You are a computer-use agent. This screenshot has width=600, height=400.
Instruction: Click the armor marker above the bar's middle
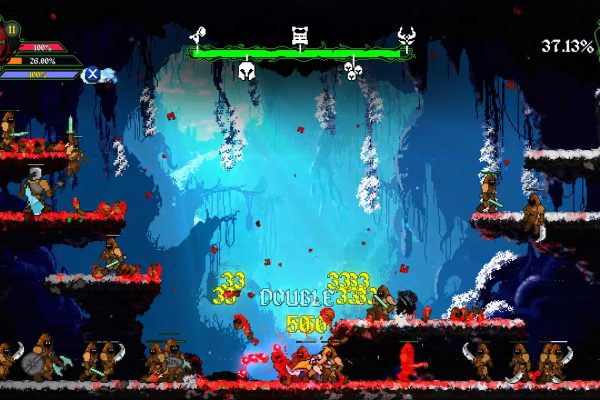tap(299, 37)
